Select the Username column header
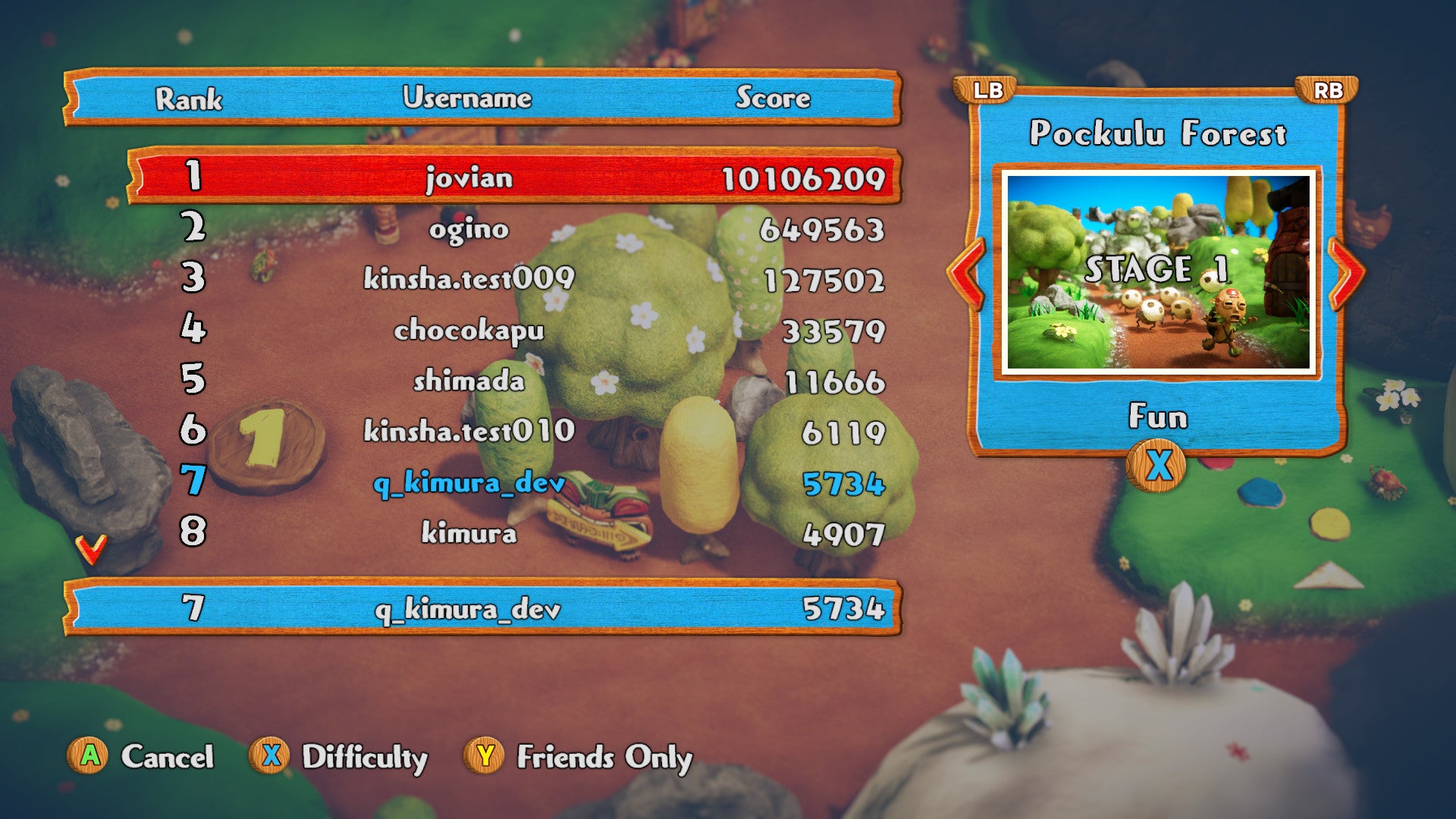Screen dimensions: 1456x819 click(466, 97)
